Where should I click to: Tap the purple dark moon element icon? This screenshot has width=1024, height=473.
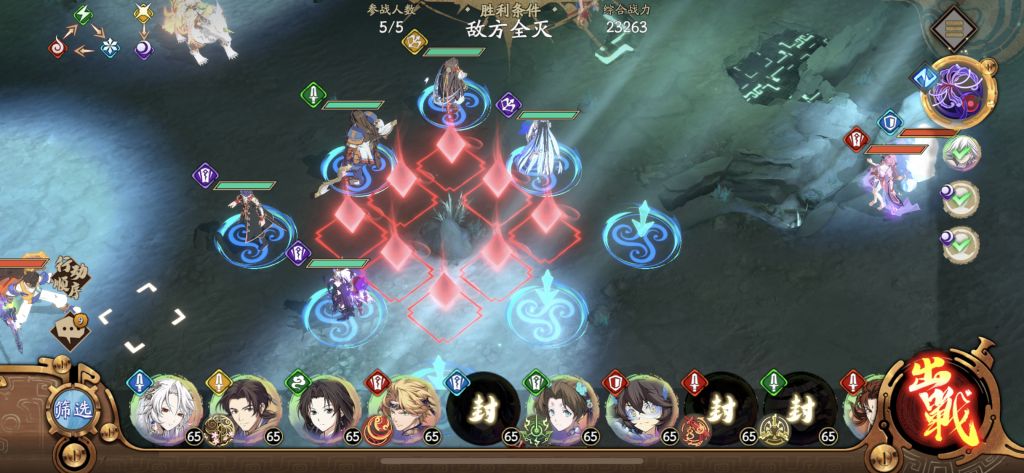click(x=143, y=47)
